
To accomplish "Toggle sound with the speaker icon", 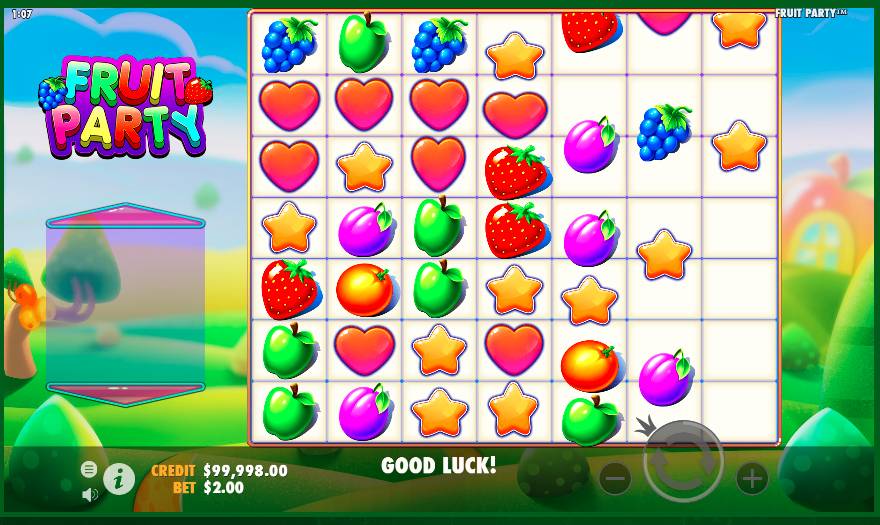I will click(x=89, y=493).
